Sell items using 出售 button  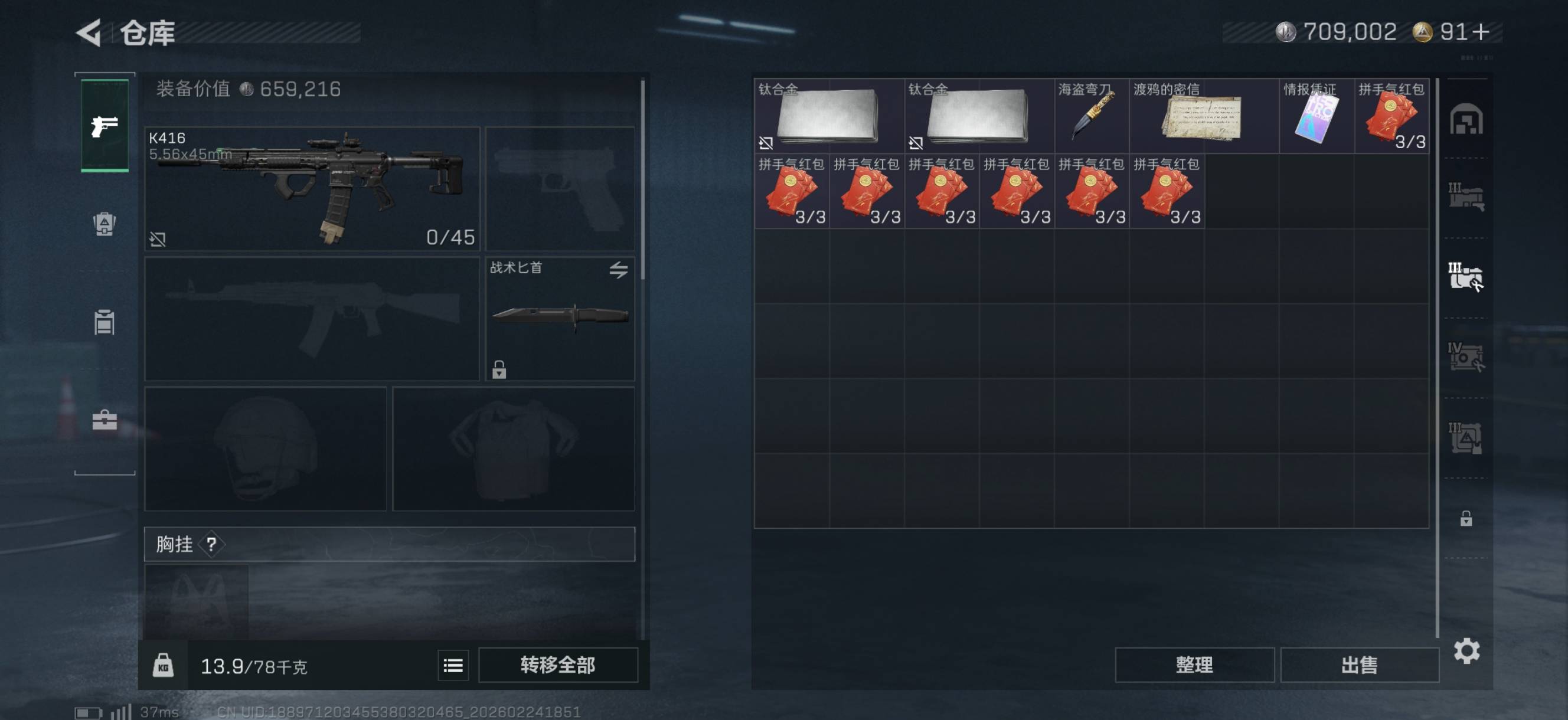1358,665
